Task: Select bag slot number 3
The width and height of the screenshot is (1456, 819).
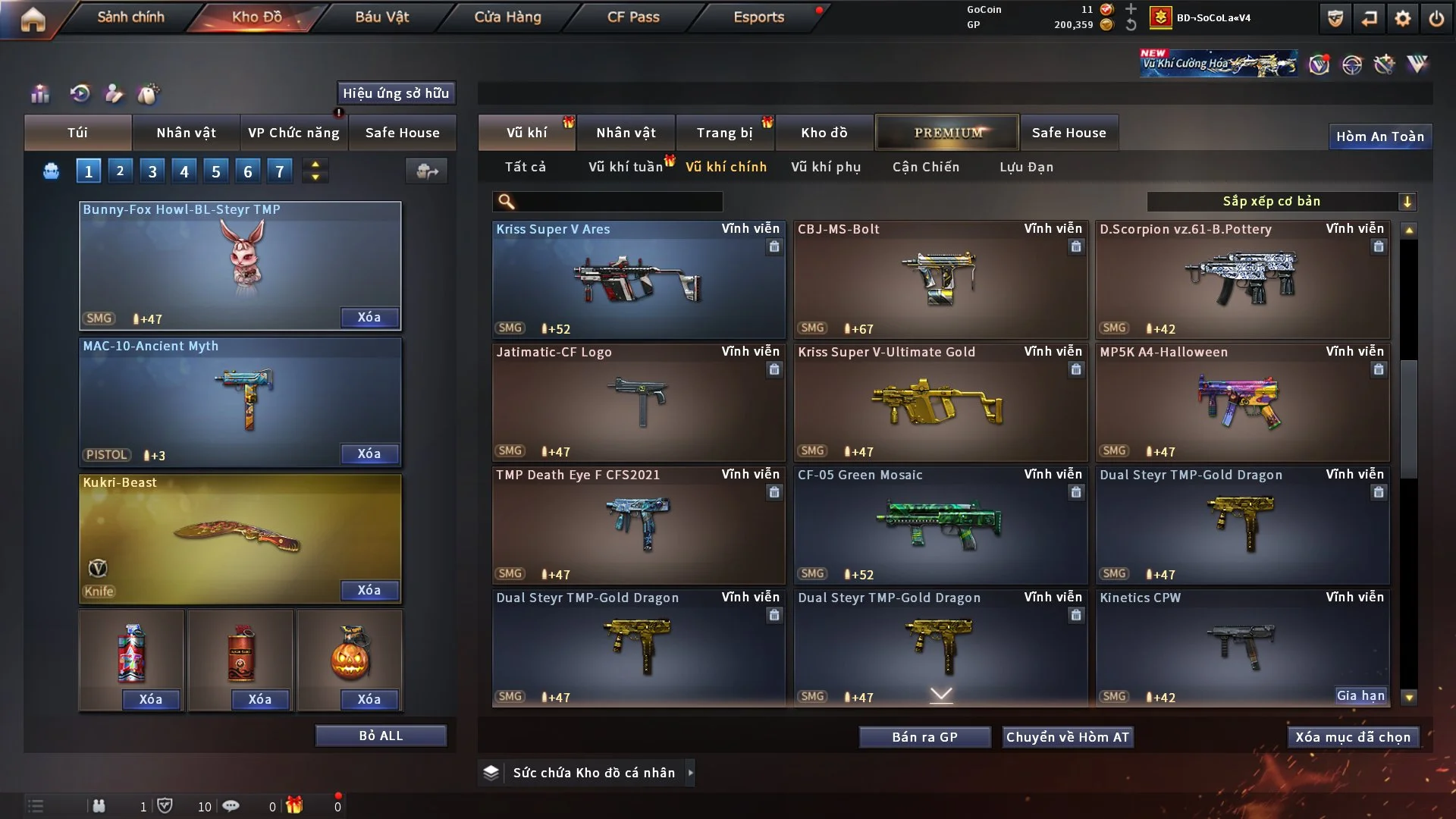Action: (152, 171)
